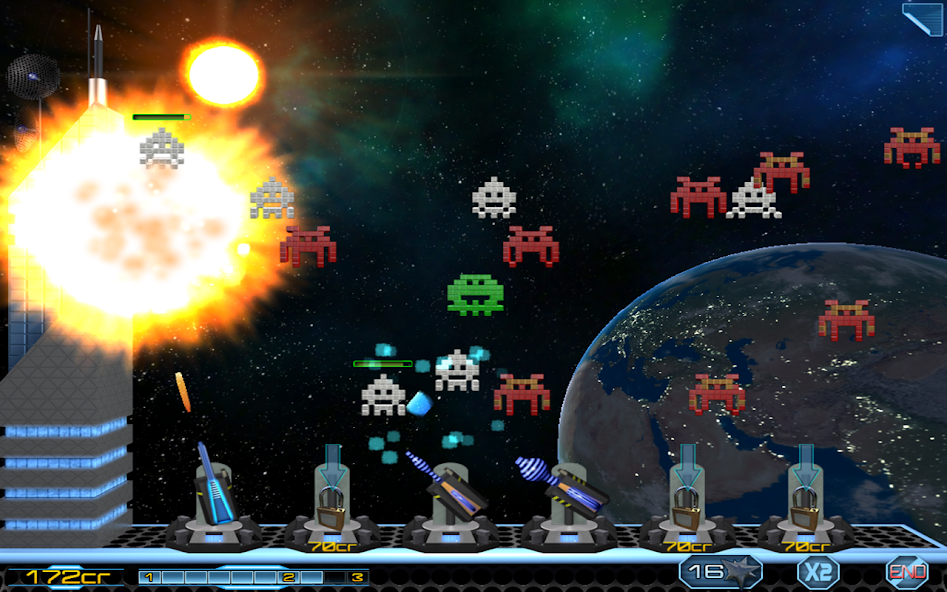Activate the 16 starship button
Viewport: 947px width, 592px height.
point(720,572)
